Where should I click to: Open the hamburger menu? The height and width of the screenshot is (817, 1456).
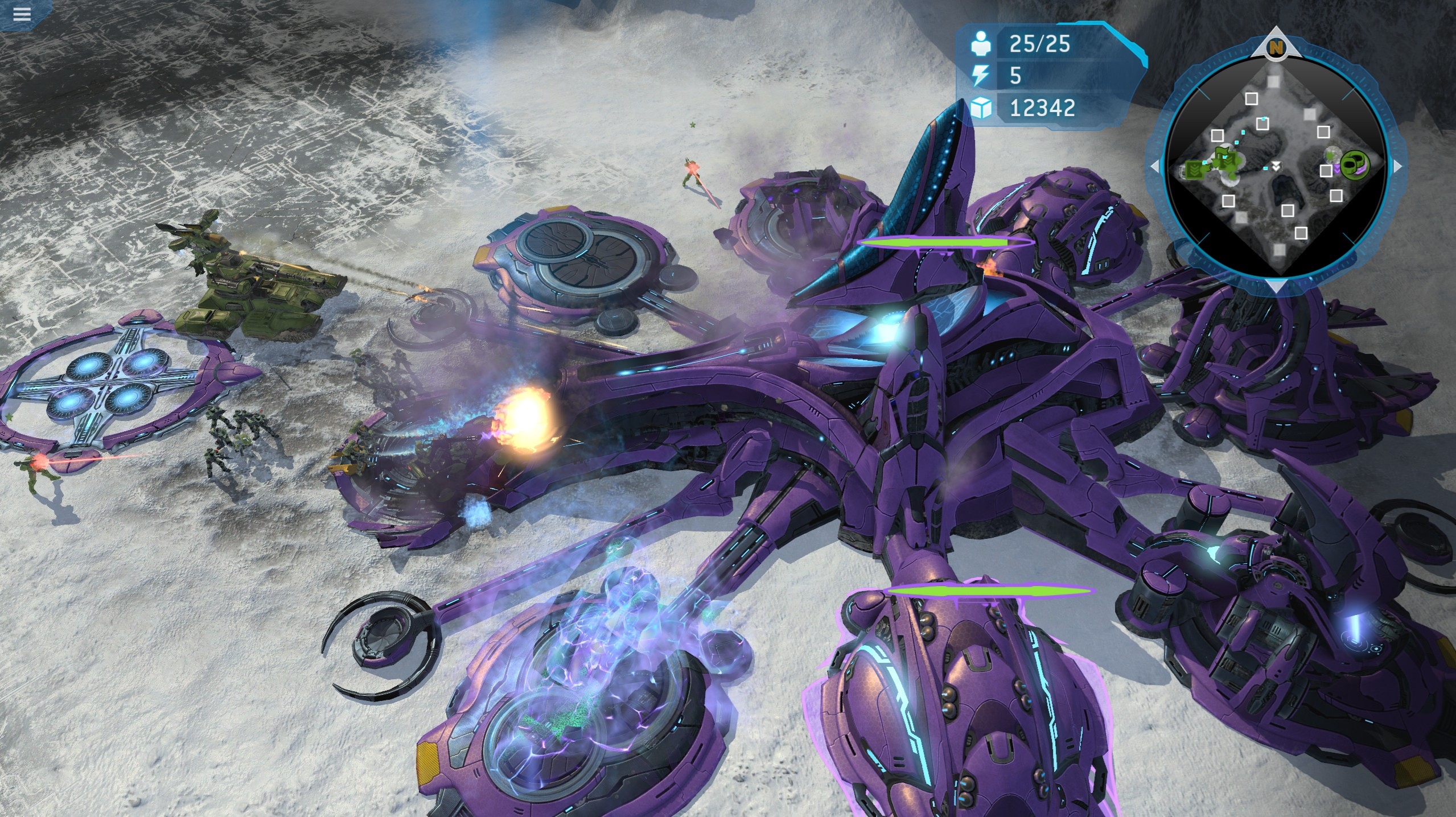click(x=22, y=14)
